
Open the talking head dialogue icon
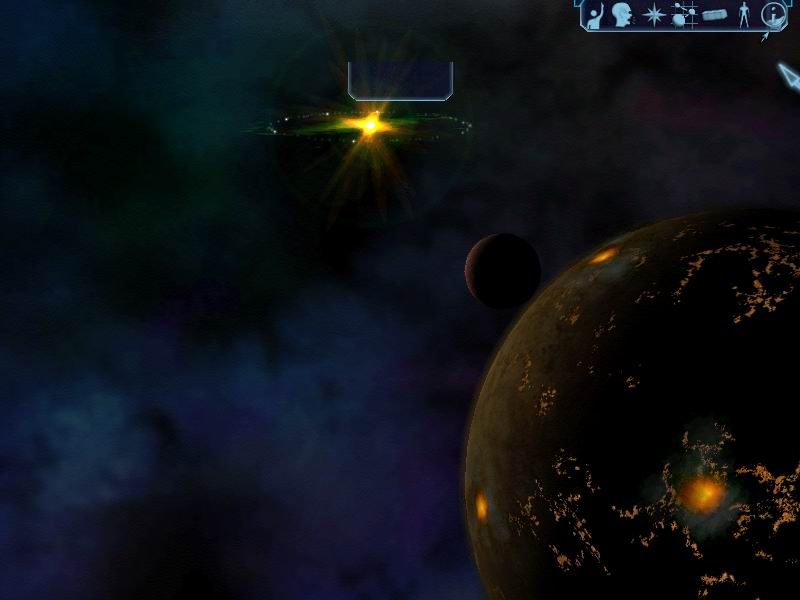point(623,15)
